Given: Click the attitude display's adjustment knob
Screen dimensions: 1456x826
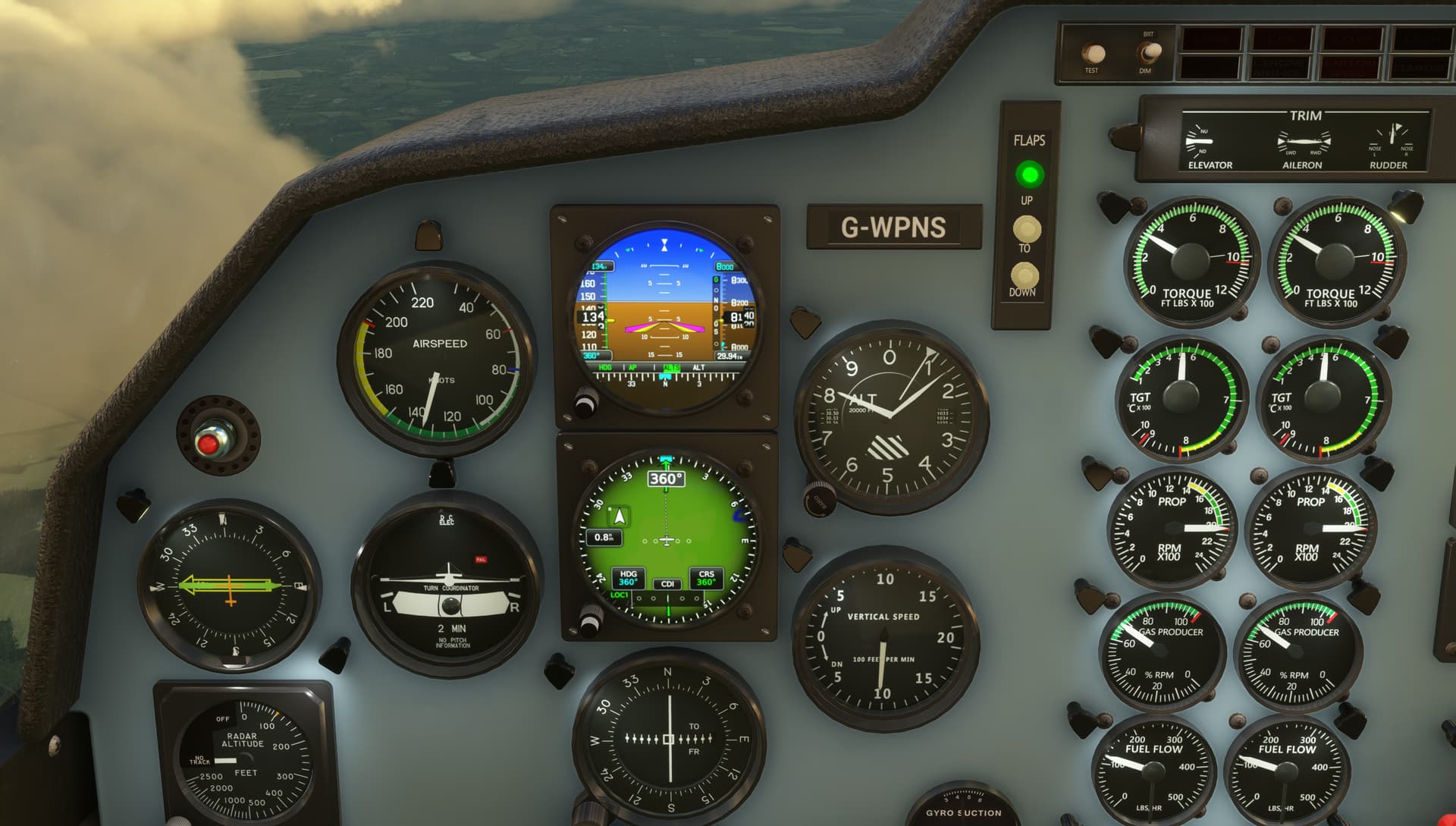Looking at the screenshot, I should pyautogui.click(x=586, y=402).
